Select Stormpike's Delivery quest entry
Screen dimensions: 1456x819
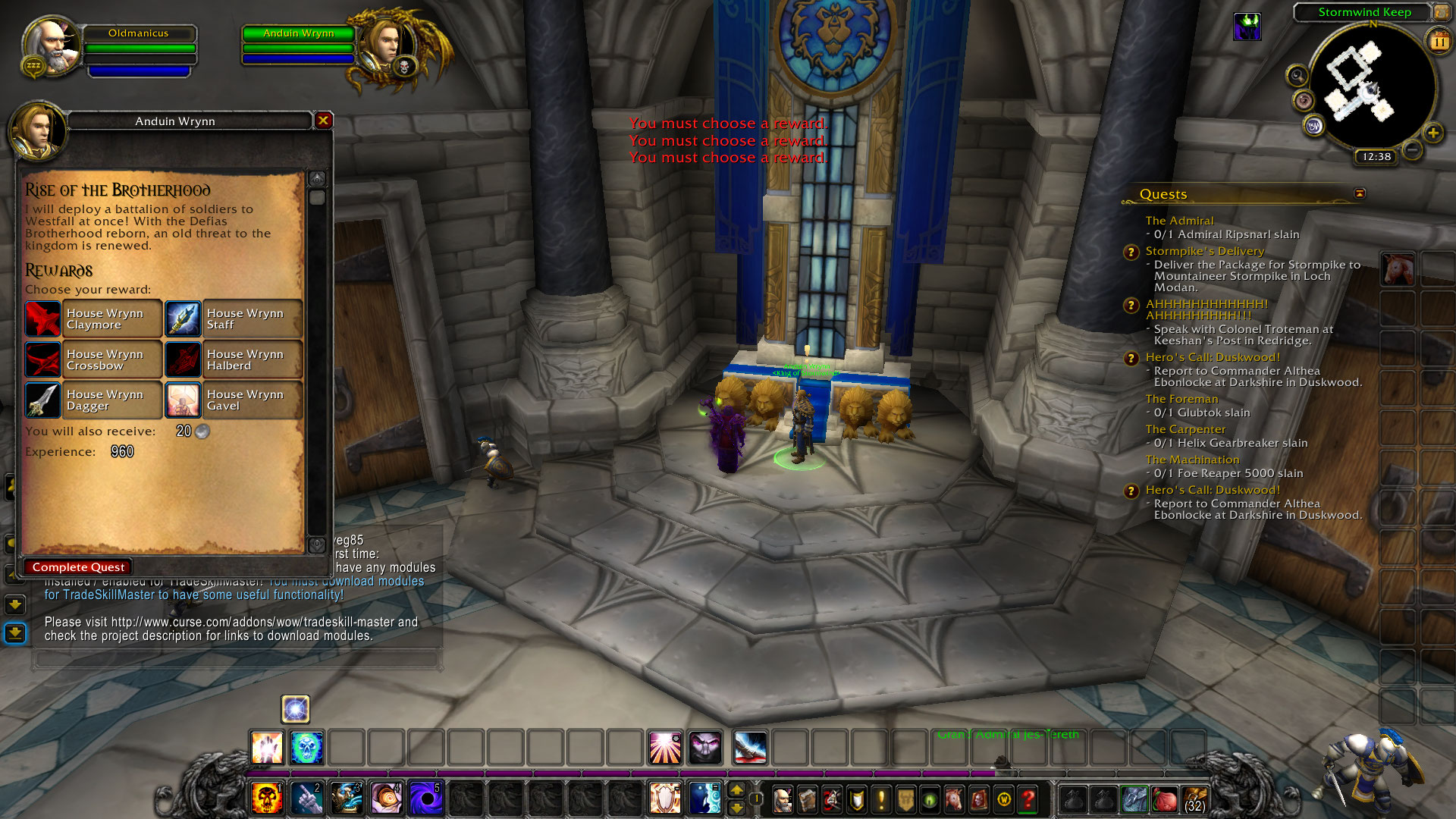[x=1204, y=251]
